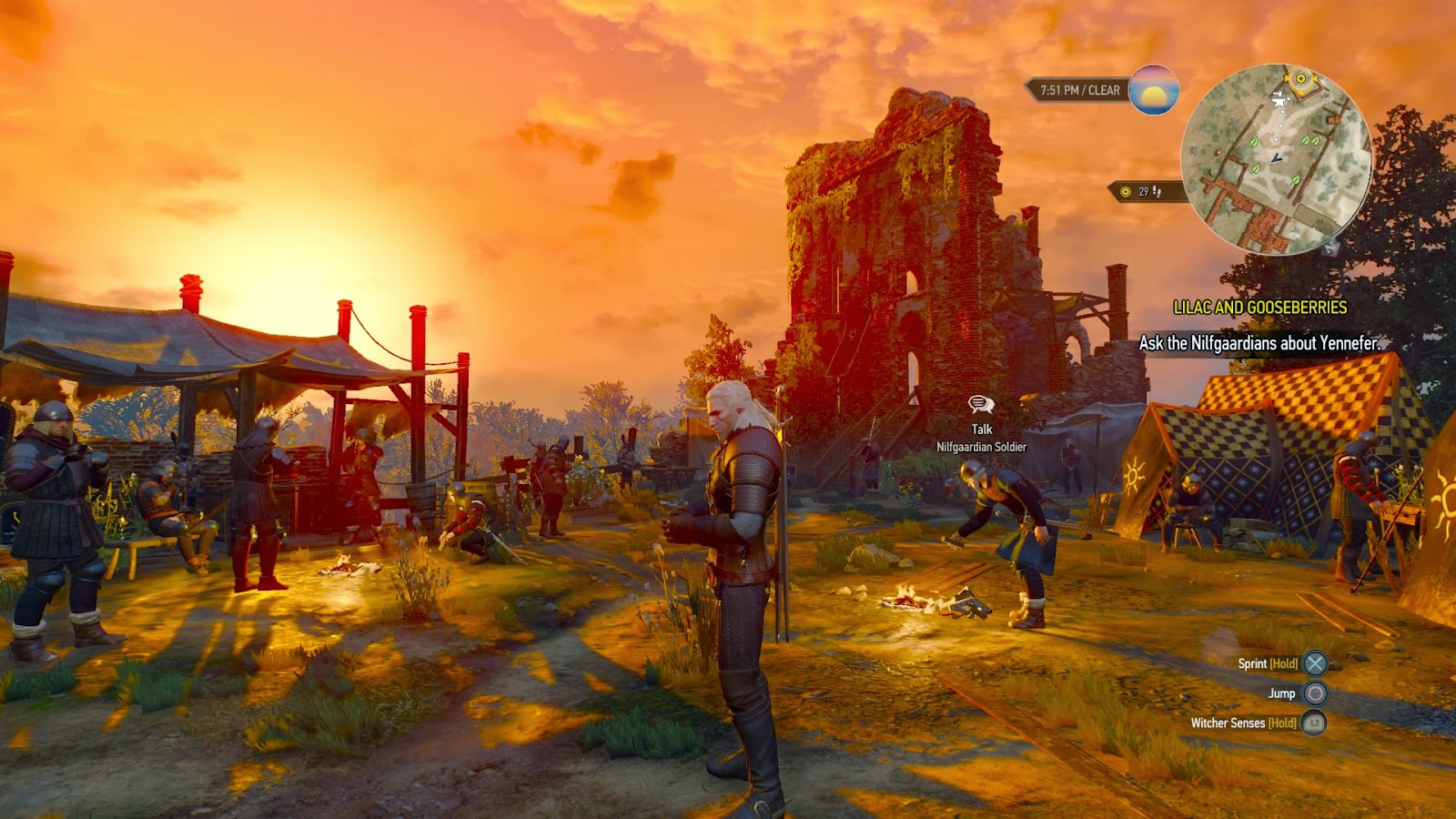This screenshot has width=1456, height=819.
Task: Click the yellow quest marker on the minimap
Action: [x=1301, y=79]
